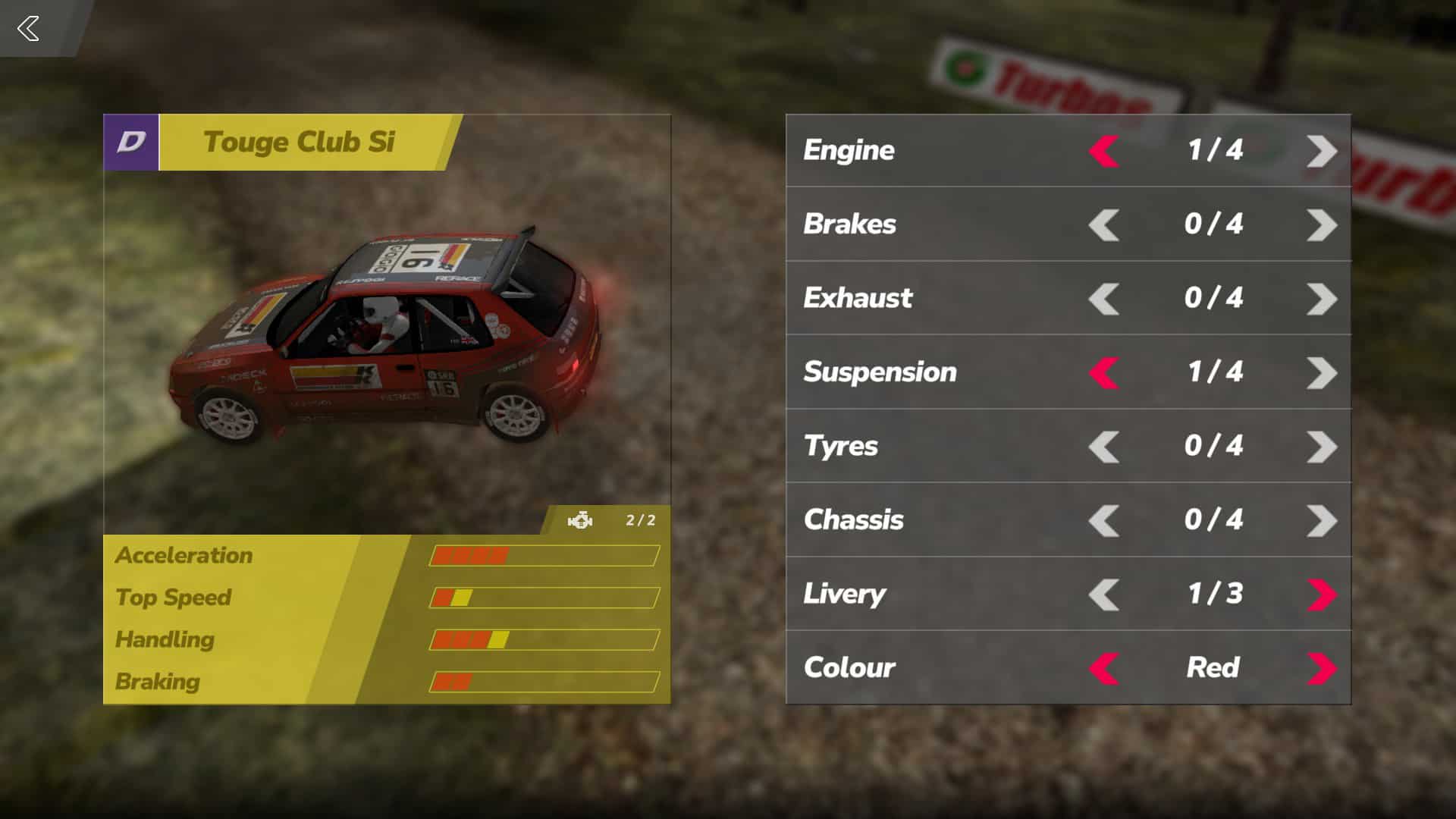The width and height of the screenshot is (1456, 819).
Task: Upgrade Exhaust using the right arrow
Action: [x=1323, y=298]
